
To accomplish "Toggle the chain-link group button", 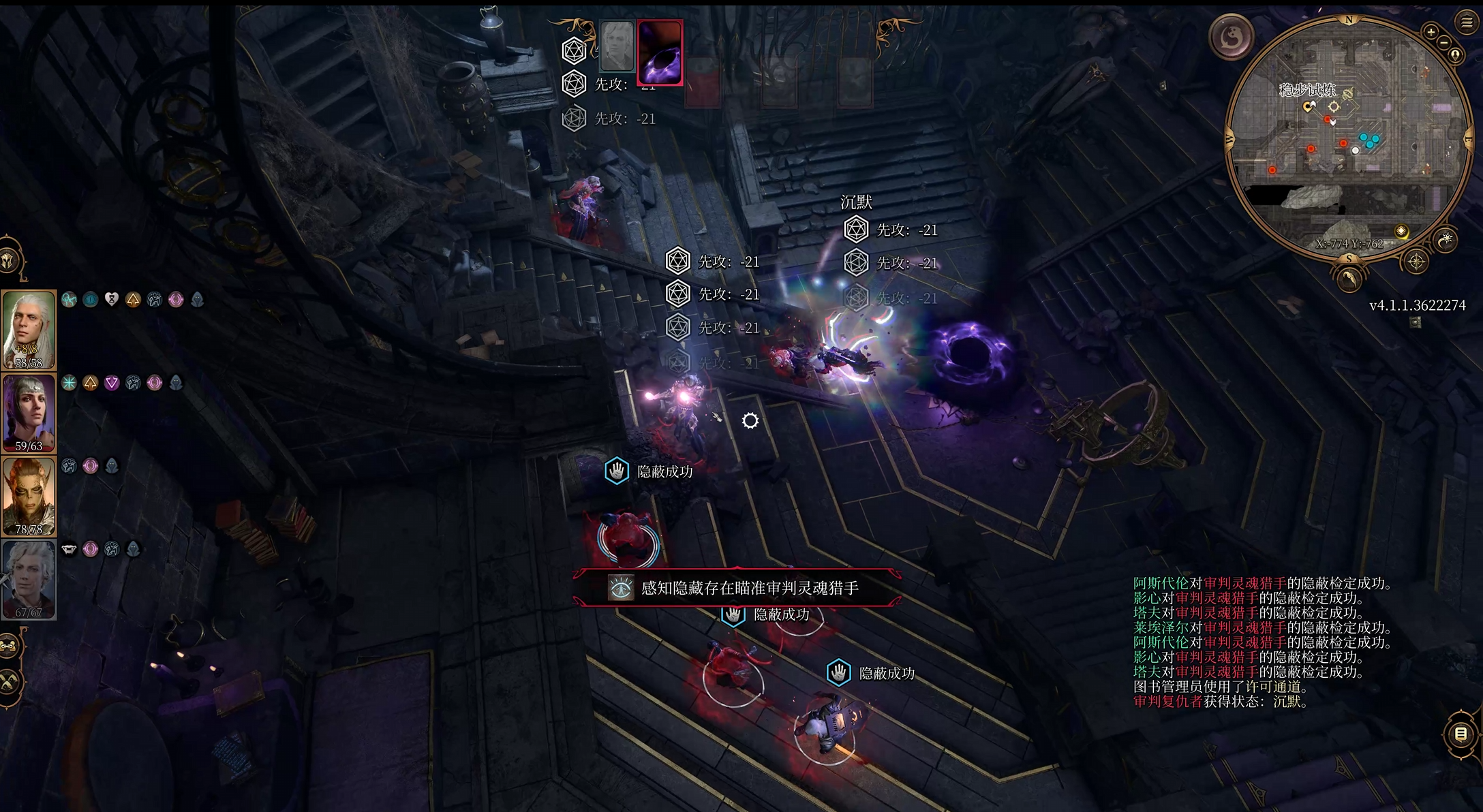I will point(8,646).
